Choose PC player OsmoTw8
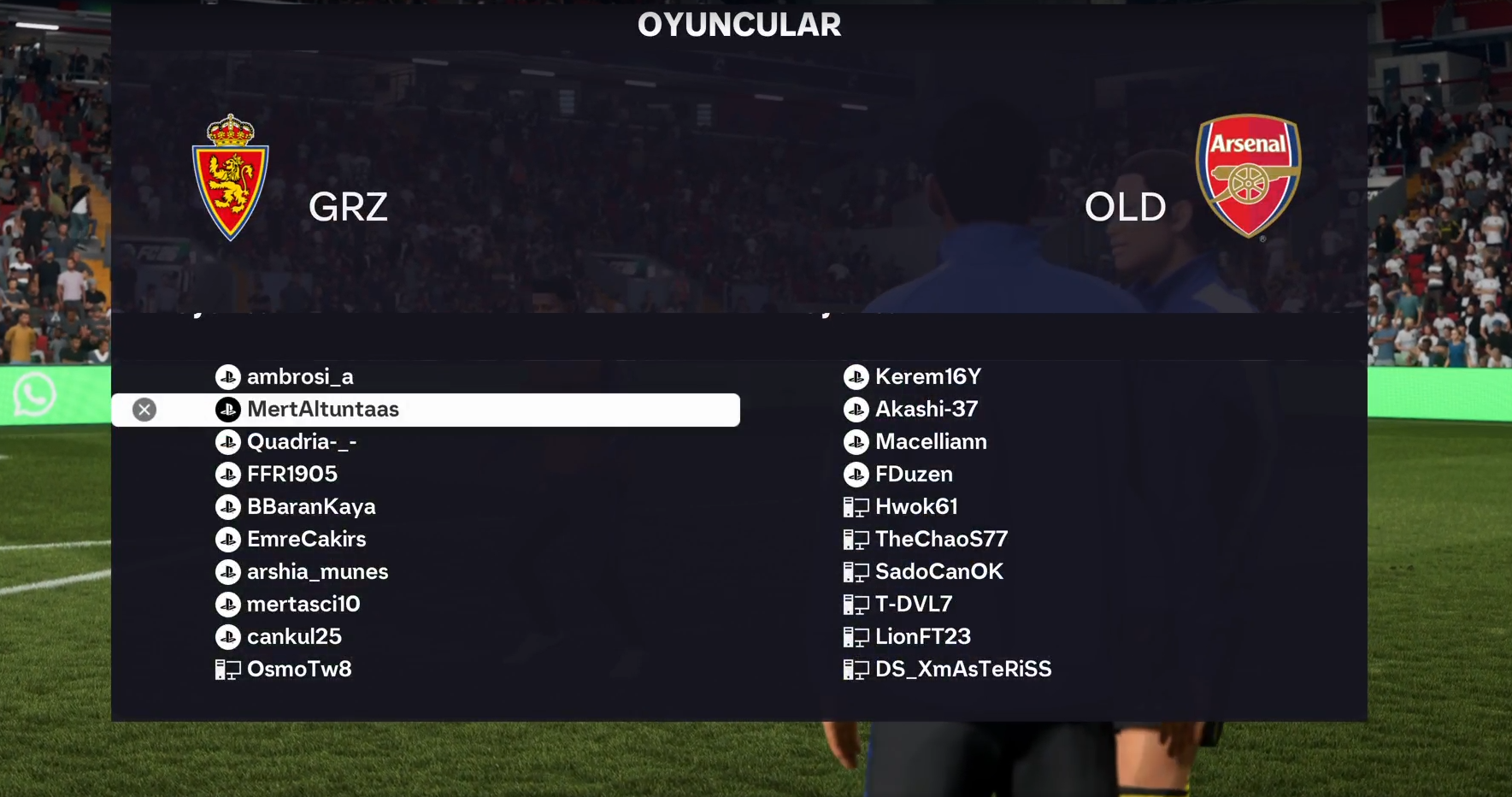Image resolution: width=1512 pixels, height=797 pixels. (x=299, y=670)
